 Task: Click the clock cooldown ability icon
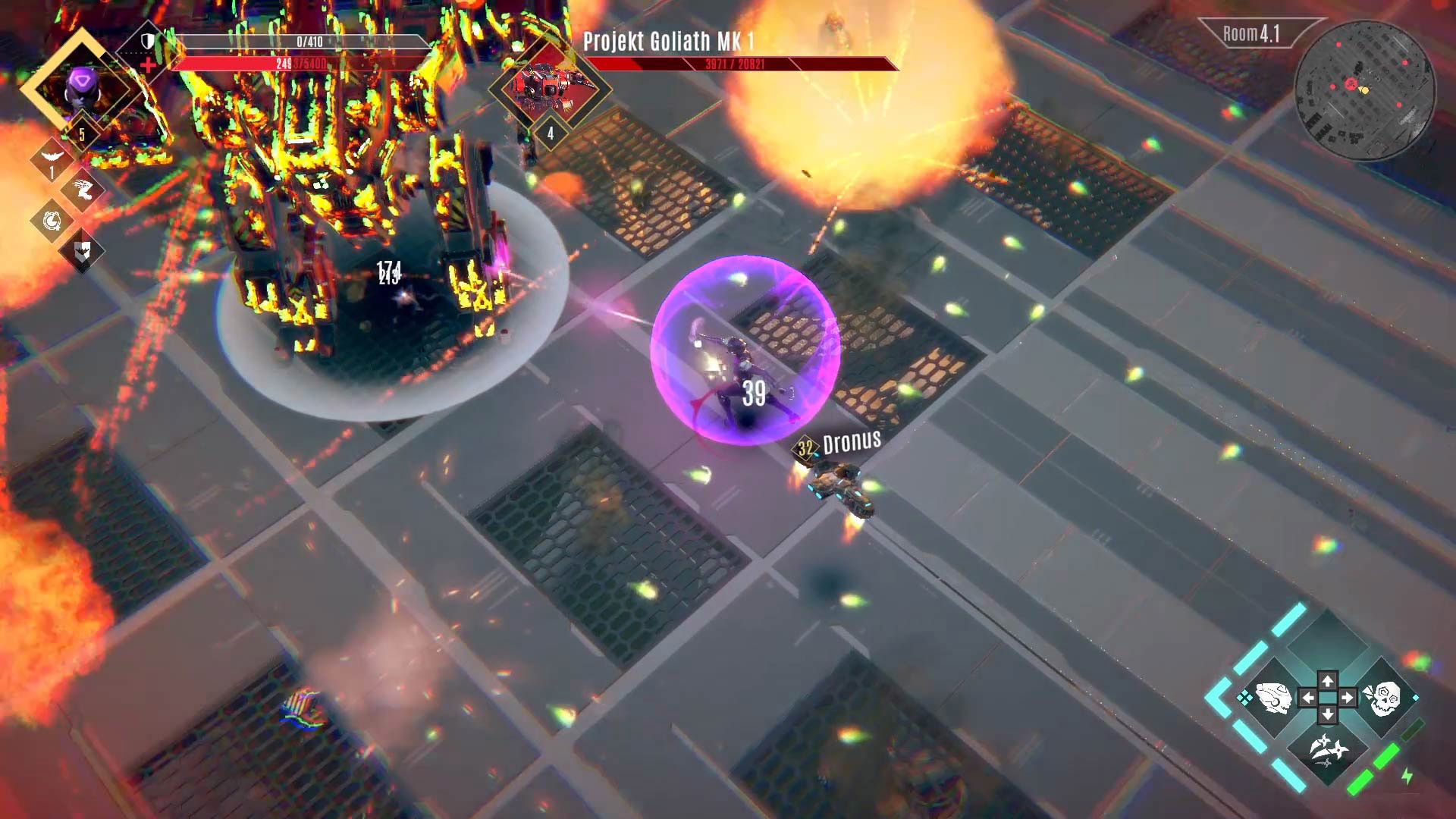click(52, 221)
